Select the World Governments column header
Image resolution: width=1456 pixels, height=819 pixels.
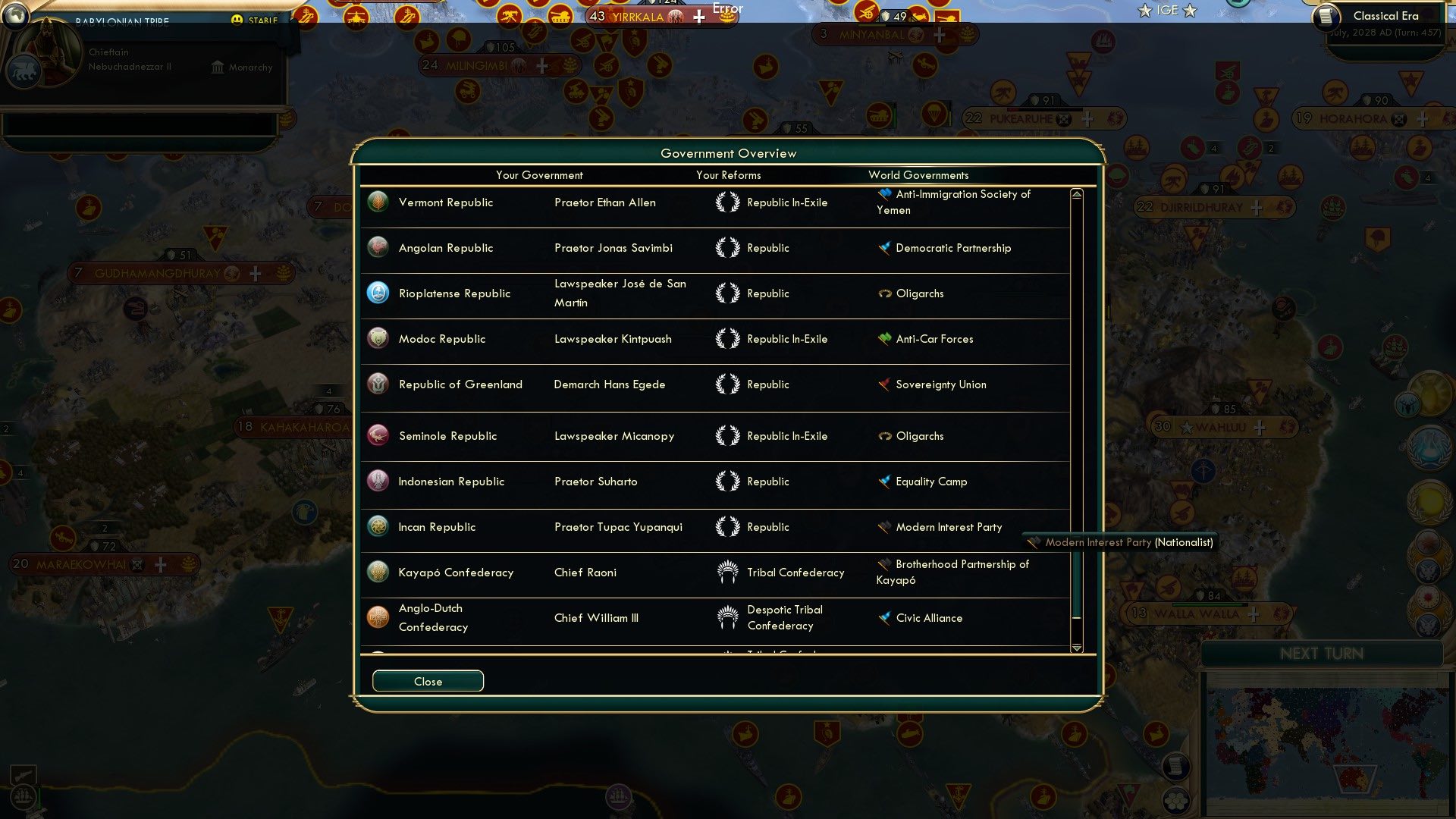tap(918, 175)
